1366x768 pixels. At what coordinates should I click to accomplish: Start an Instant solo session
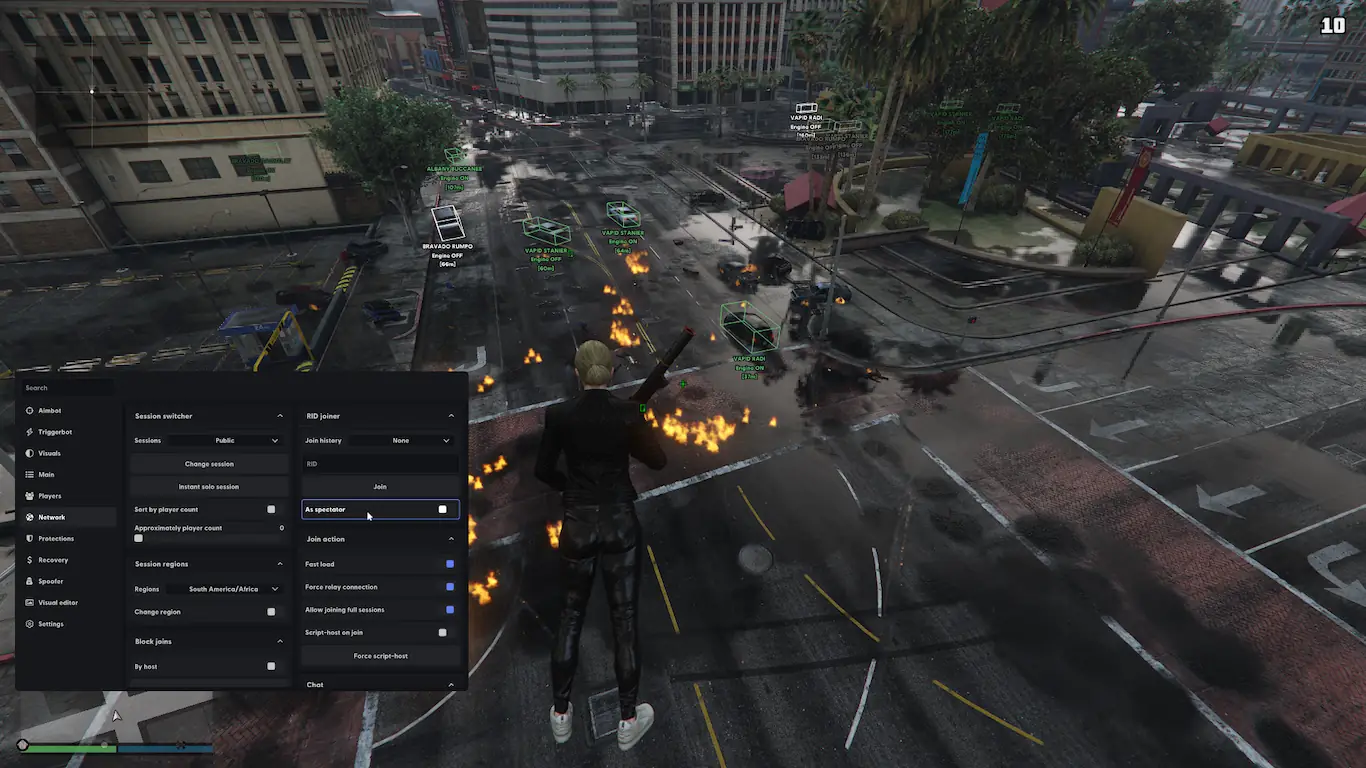[x=209, y=487]
